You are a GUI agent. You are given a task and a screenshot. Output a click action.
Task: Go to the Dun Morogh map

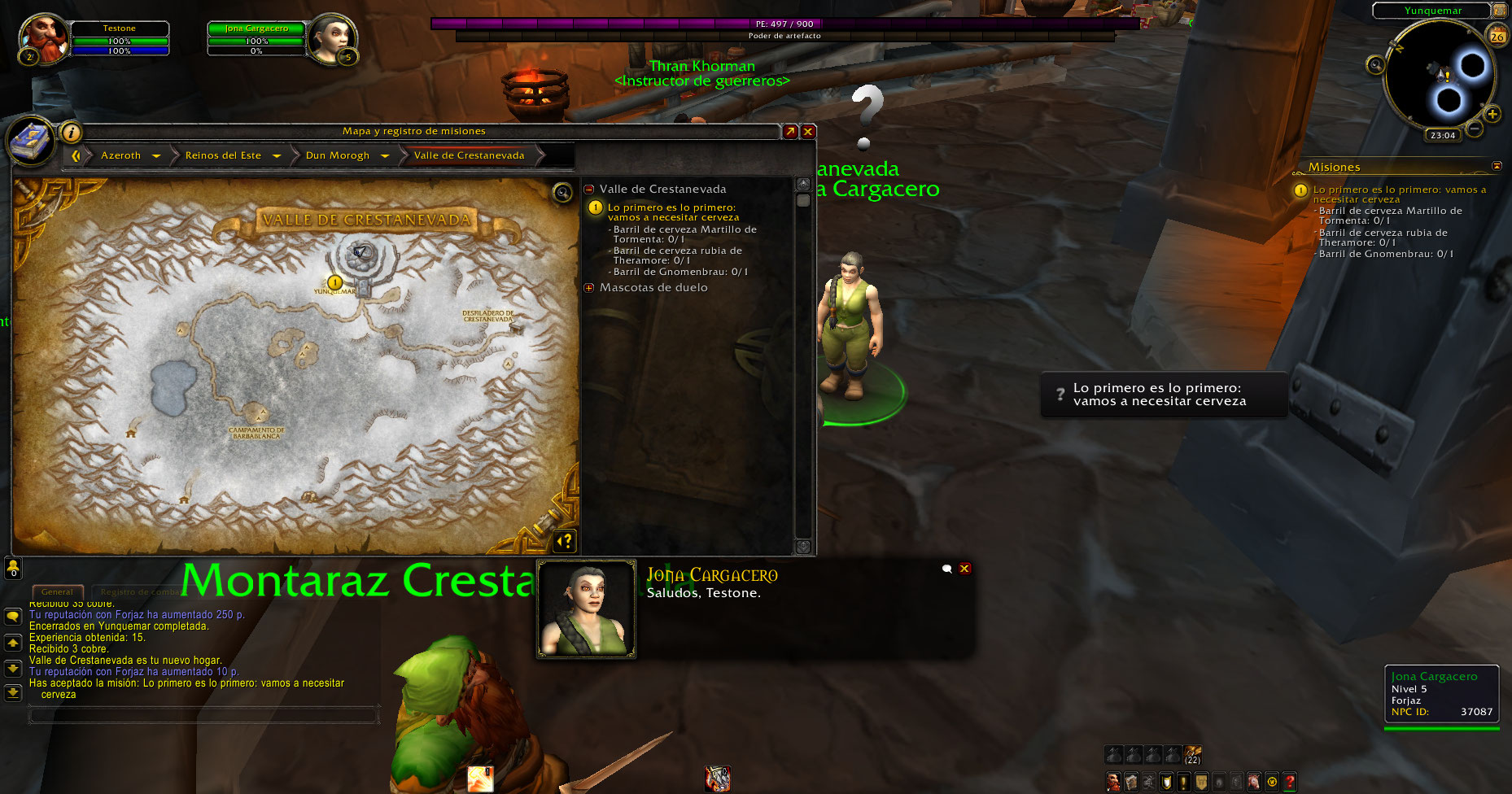tap(338, 155)
